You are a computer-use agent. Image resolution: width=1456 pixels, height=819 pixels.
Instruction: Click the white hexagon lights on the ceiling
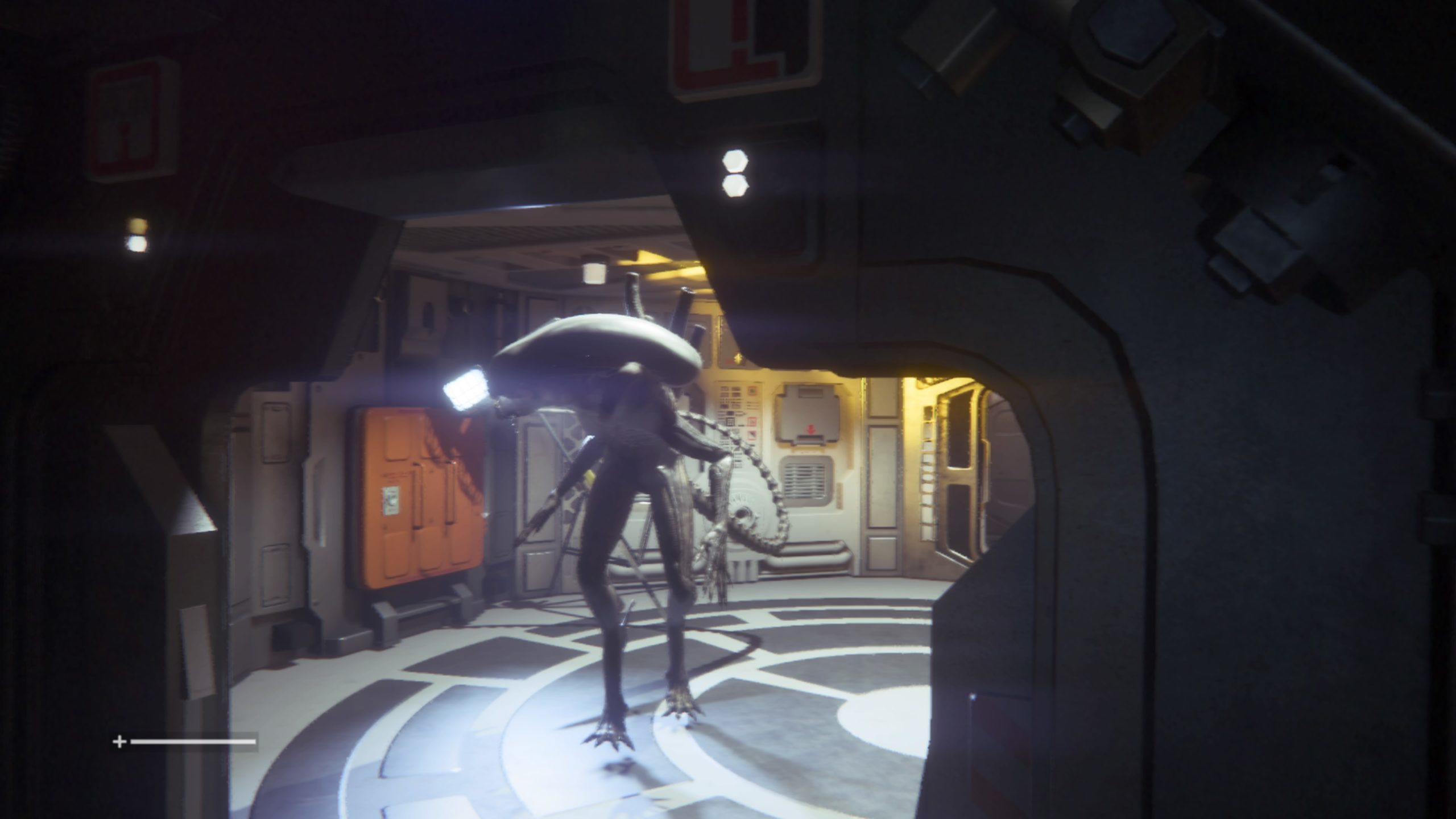(x=735, y=173)
